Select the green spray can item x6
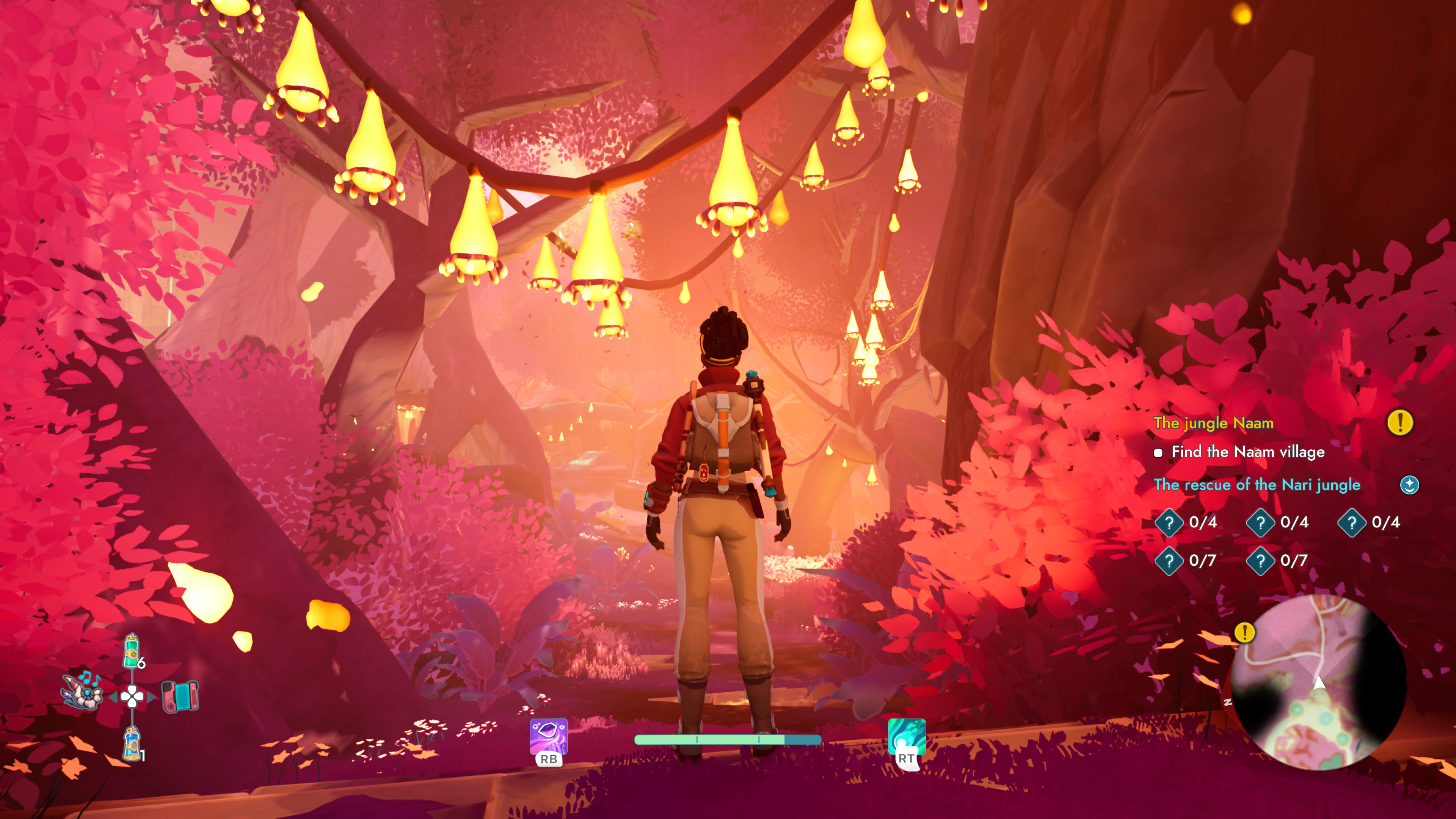This screenshot has width=1456, height=819. pos(132,651)
